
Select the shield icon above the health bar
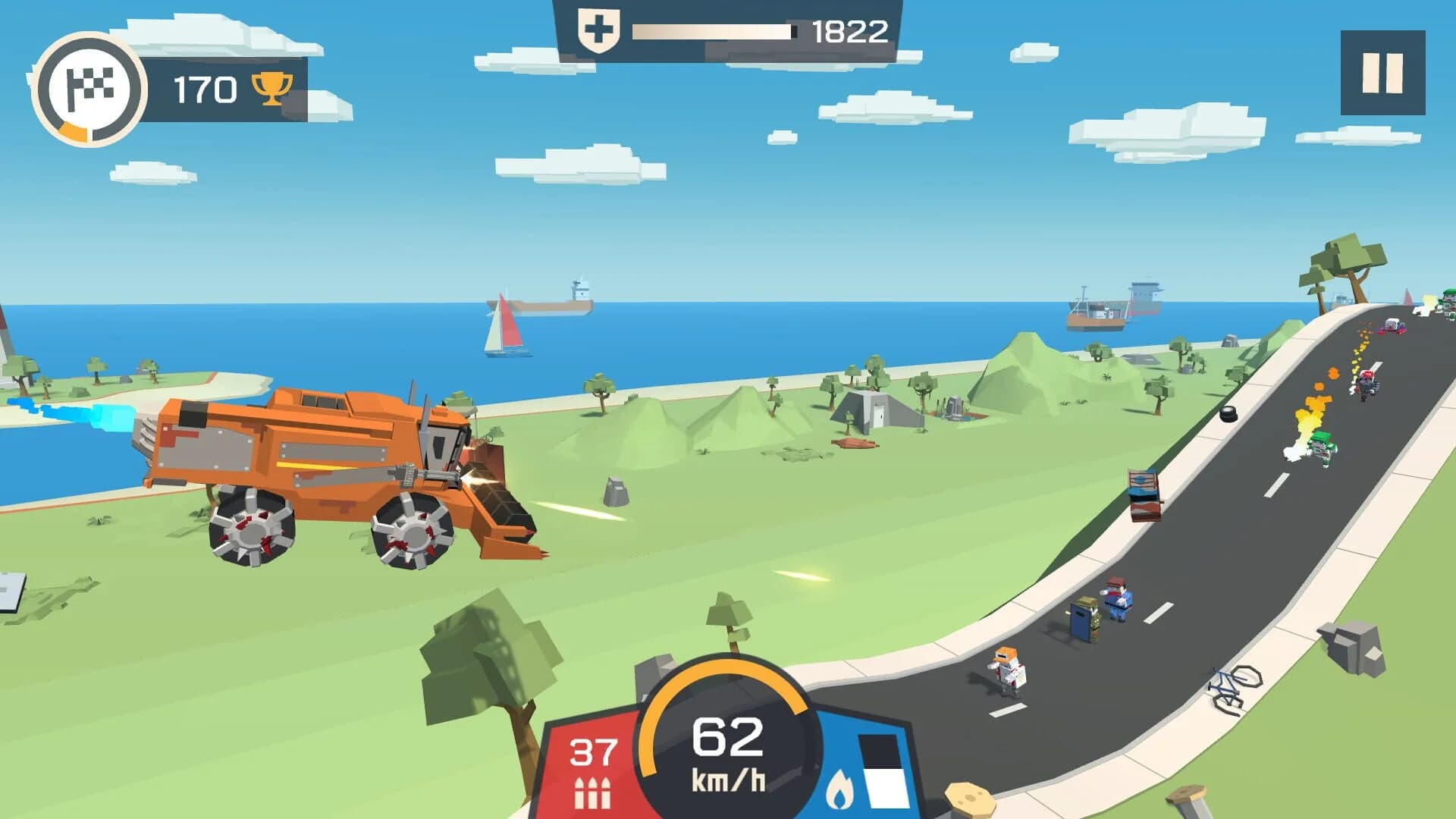[598, 29]
